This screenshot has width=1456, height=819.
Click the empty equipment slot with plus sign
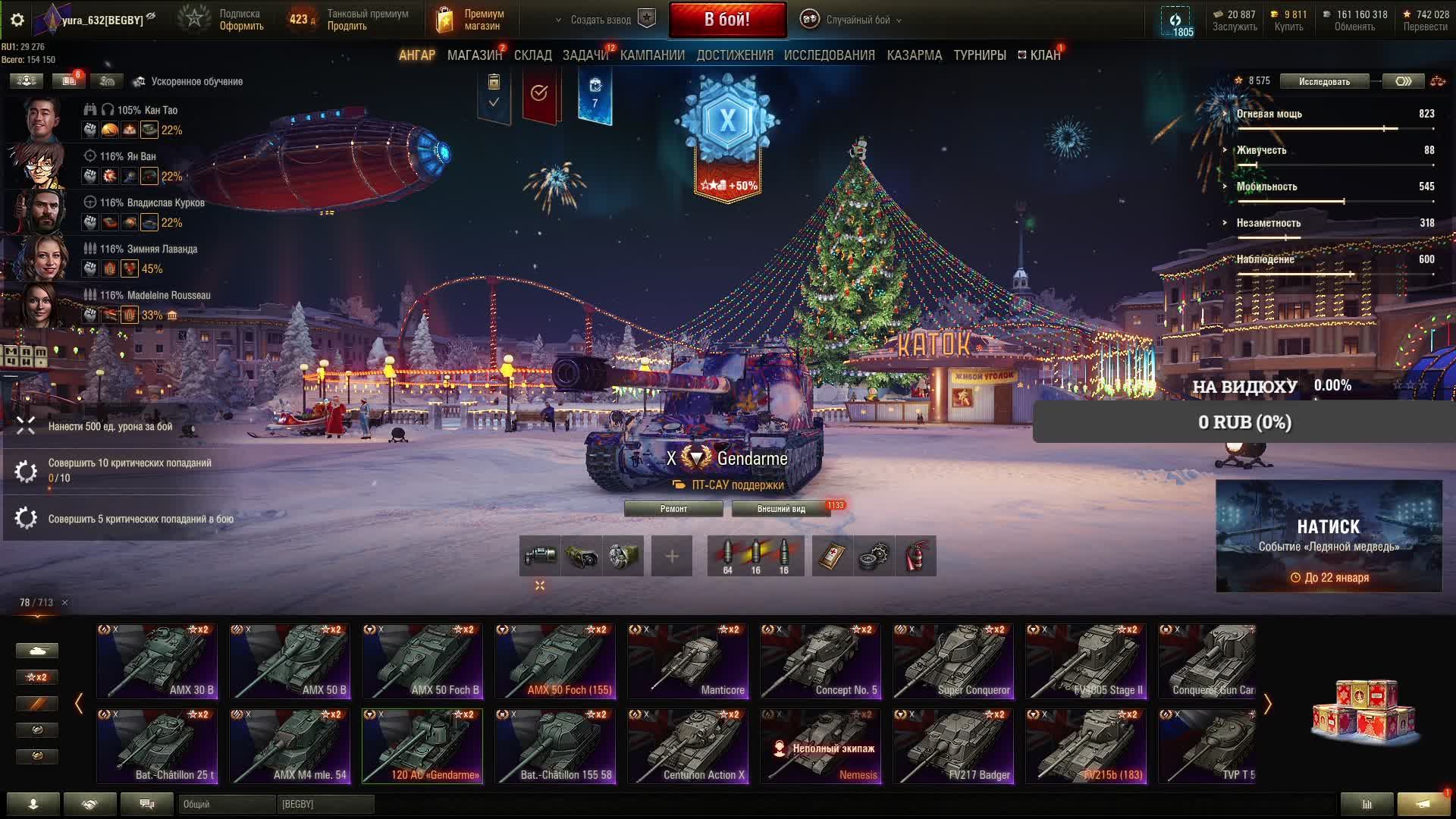[x=672, y=556]
